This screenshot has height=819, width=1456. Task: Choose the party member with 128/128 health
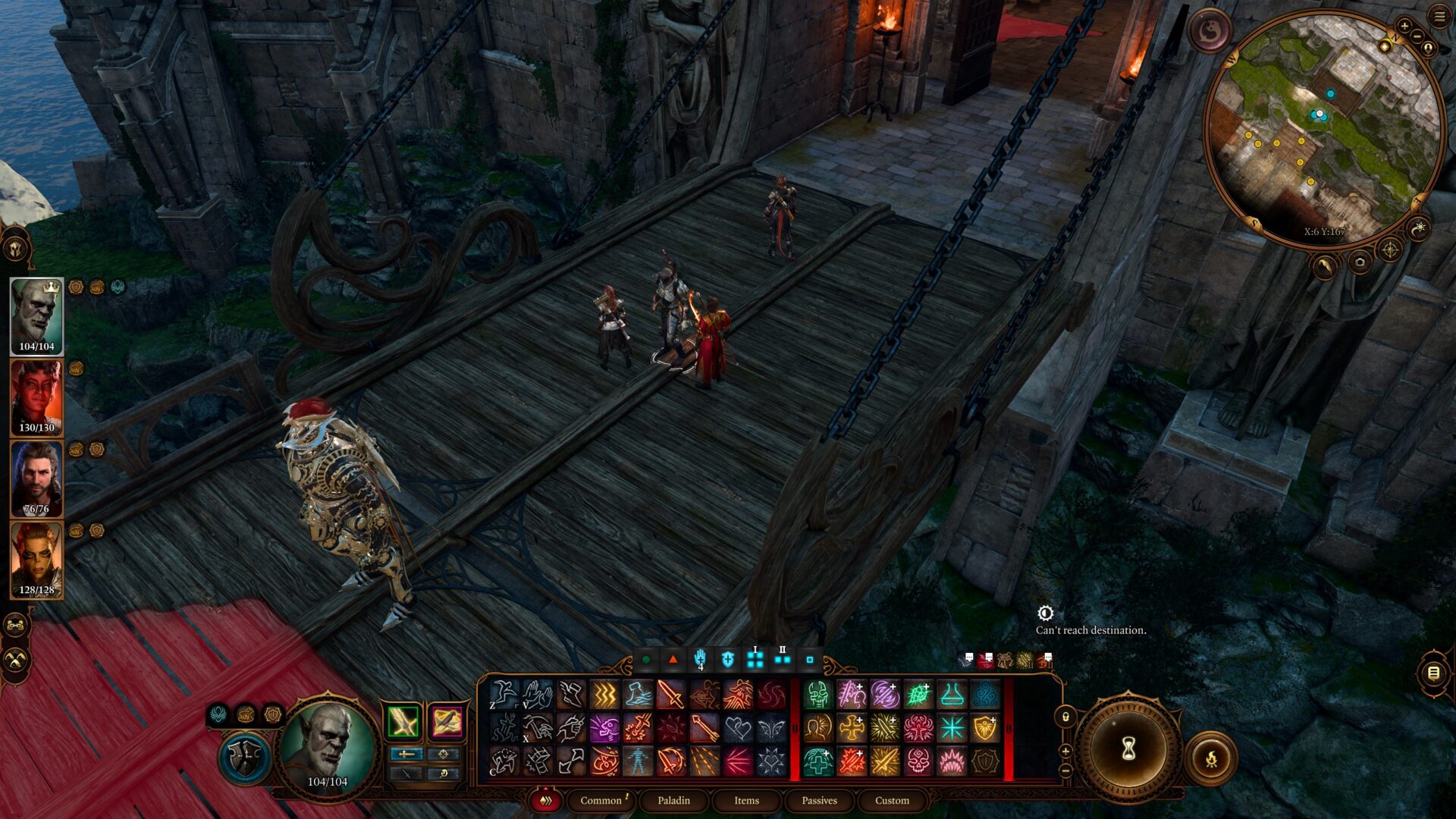[x=36, y=560]
